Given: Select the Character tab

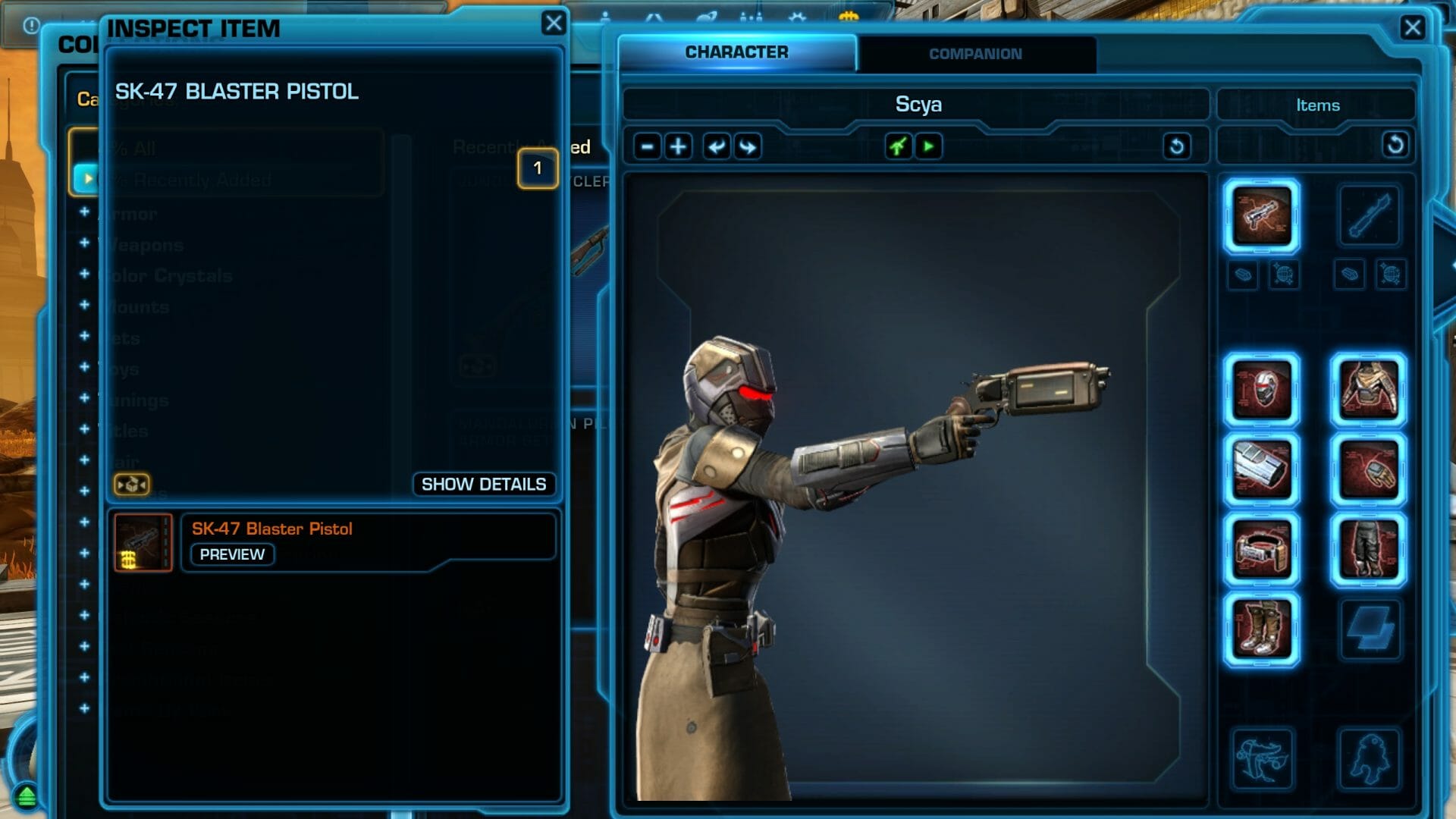Looking at the screenshot, I should pos(736,52).
